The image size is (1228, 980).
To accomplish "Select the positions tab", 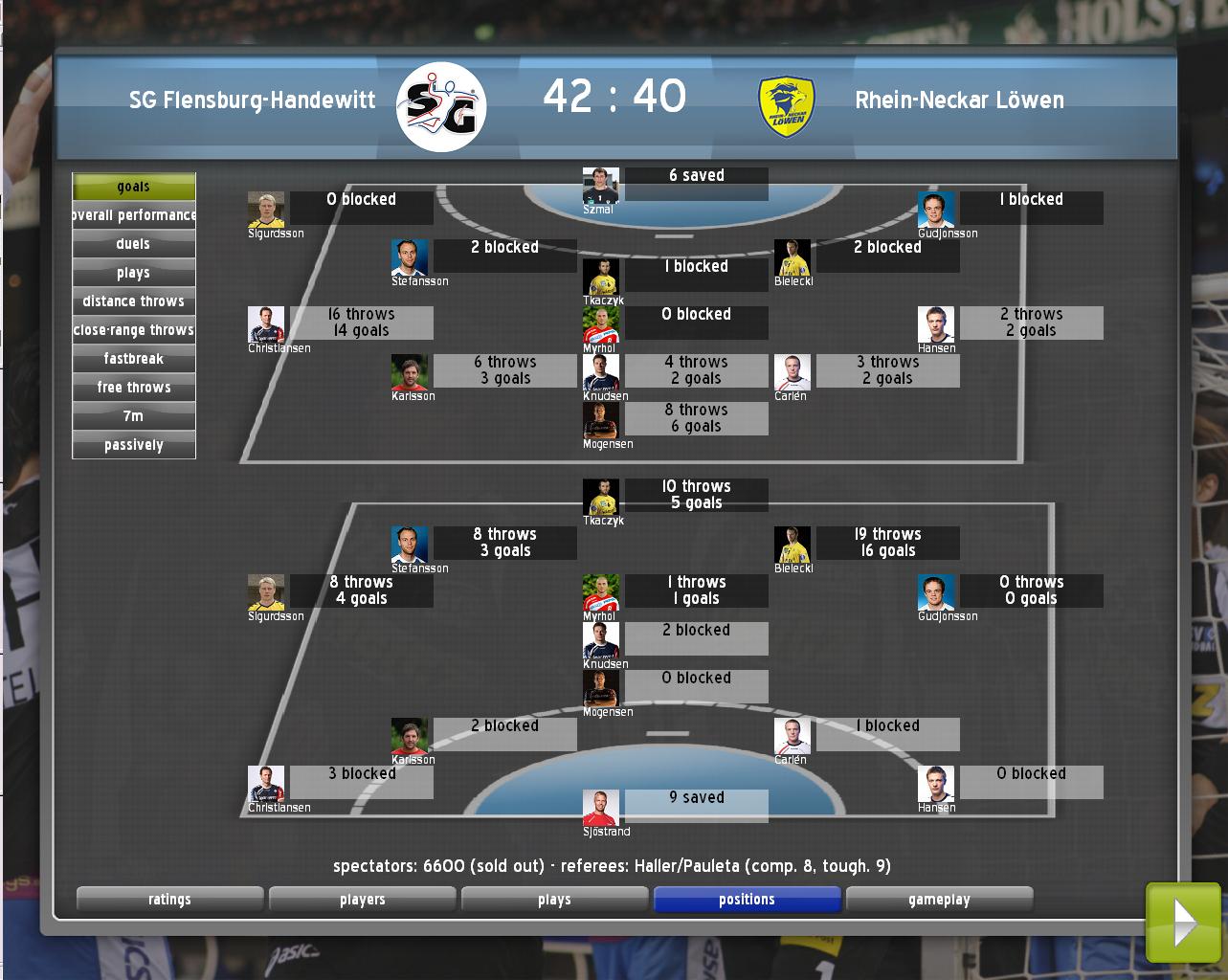I will [748, 900].
